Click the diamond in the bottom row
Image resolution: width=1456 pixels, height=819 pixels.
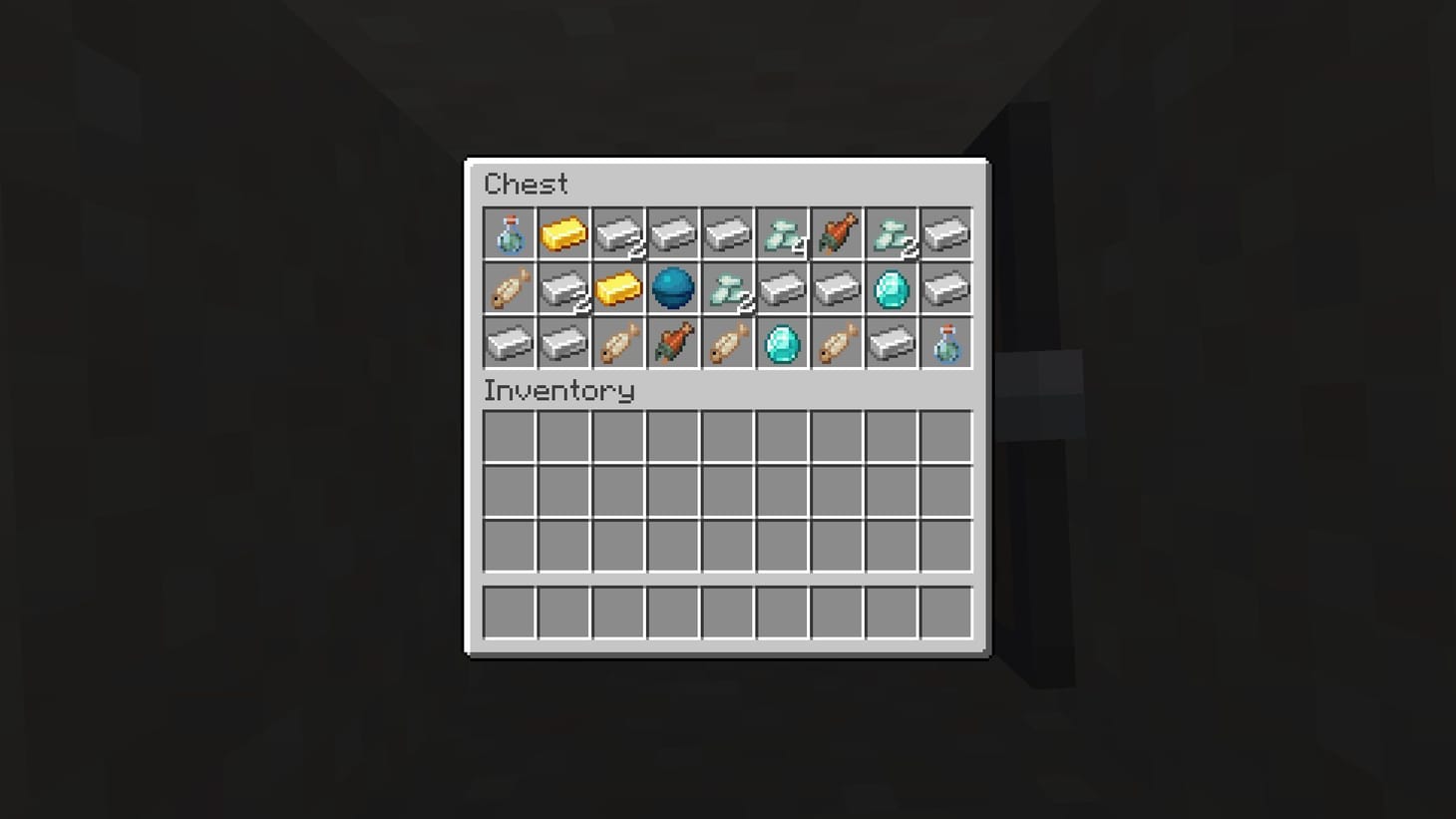tap(782, 343)
